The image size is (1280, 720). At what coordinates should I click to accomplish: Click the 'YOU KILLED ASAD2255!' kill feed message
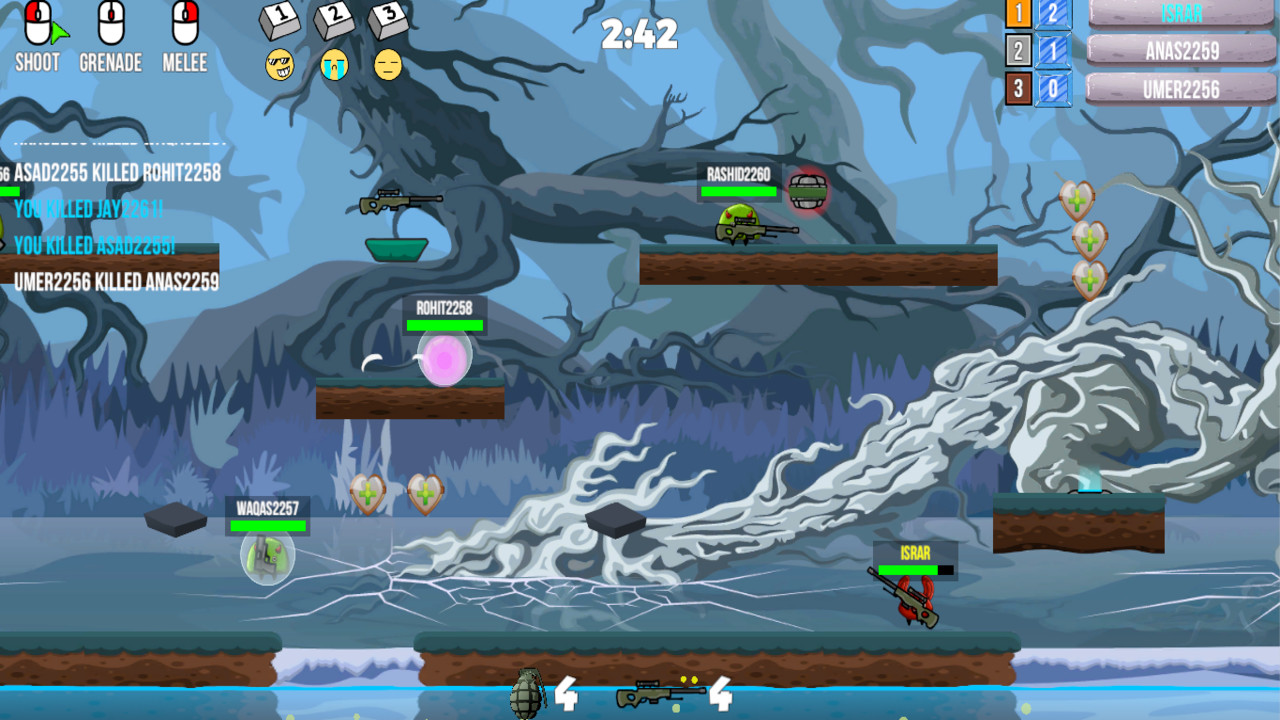[x=95, y=243]
